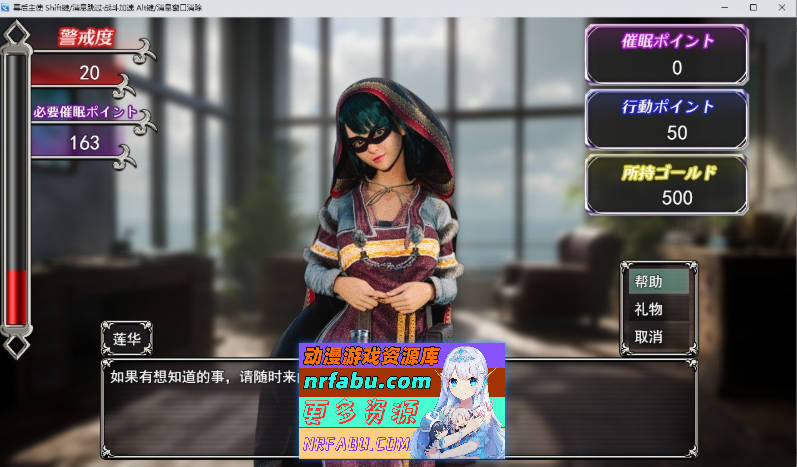Image resolution: width=797 pixels, height=467 pixels.
Task: Choose the 帮助 menu option
Action: tap(657, 282)
